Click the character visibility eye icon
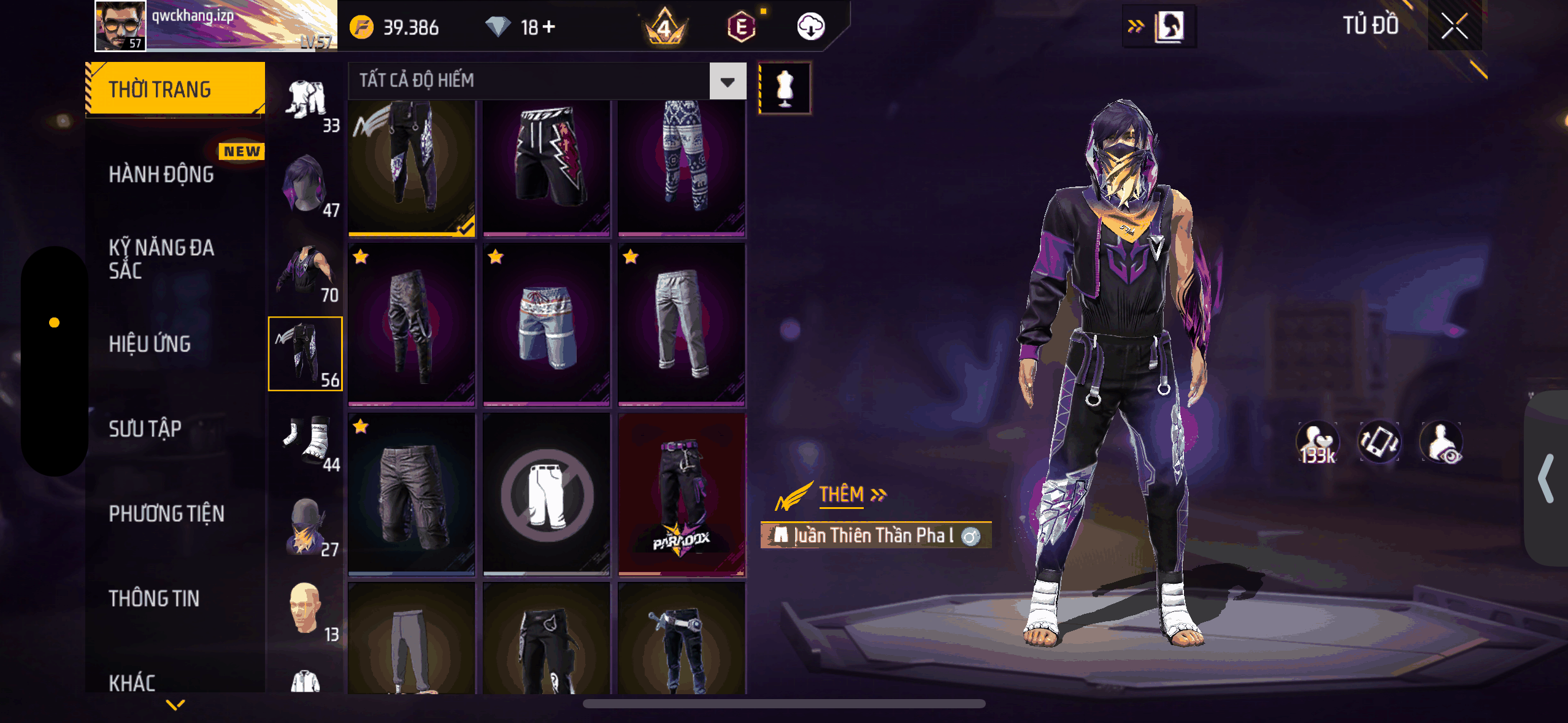 pyautogui.click(x=1442, y=442)
